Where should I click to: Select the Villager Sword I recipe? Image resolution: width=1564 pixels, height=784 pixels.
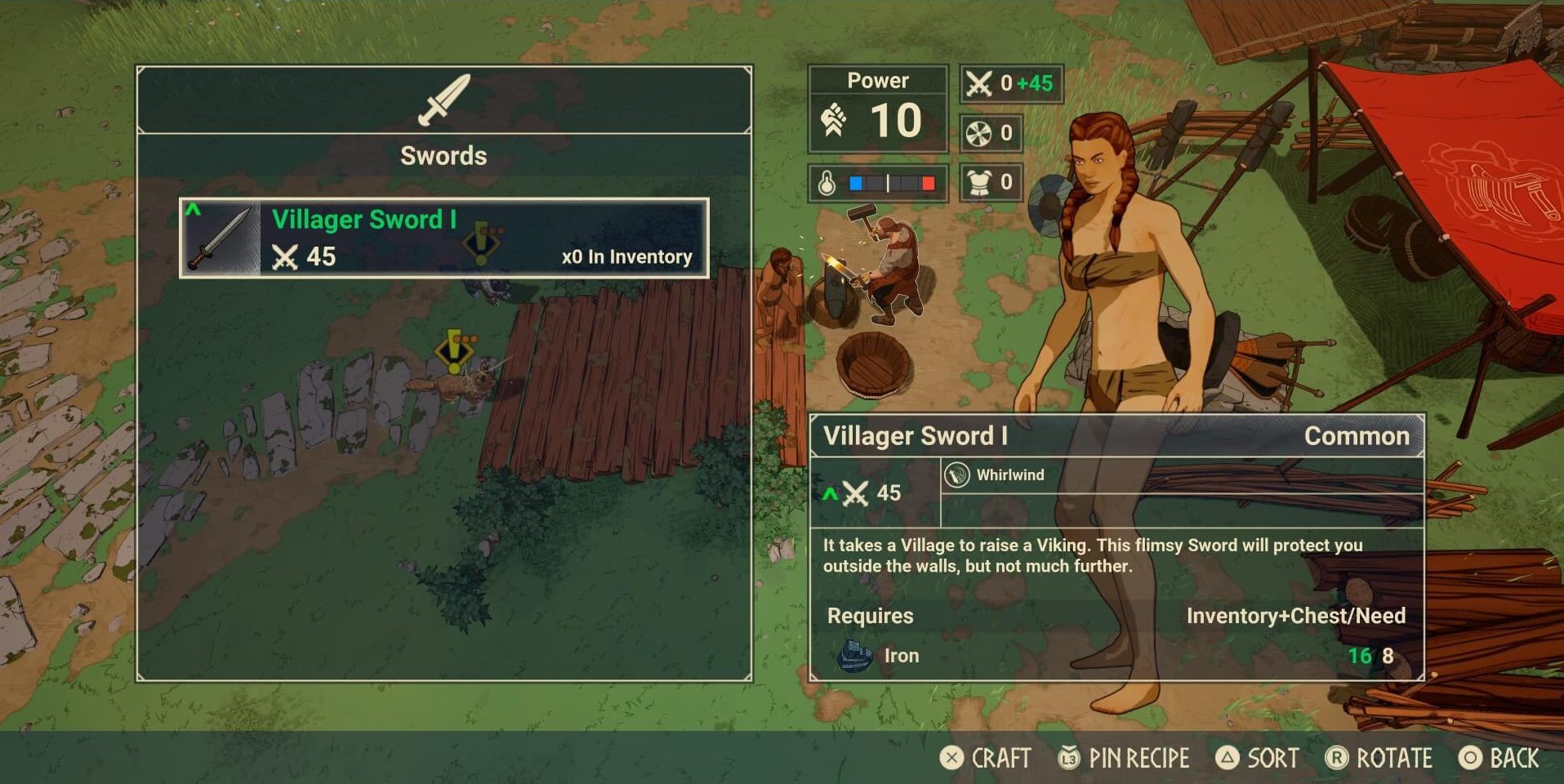[443, 238]
